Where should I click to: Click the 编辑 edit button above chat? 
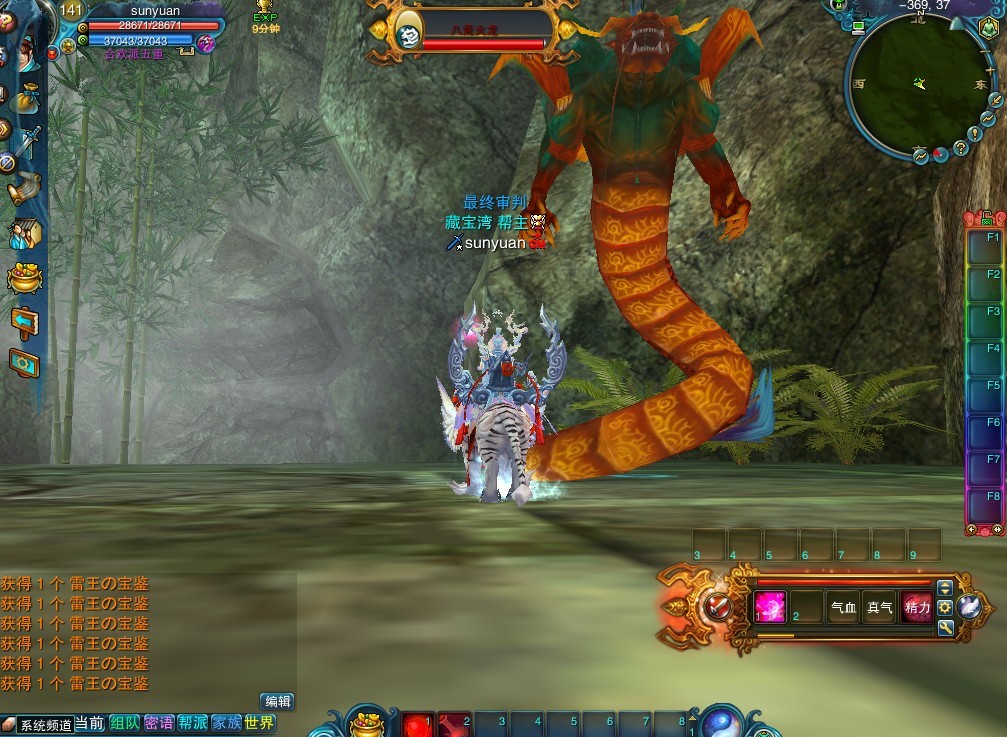pyautogui.click(x=277, y=702)
